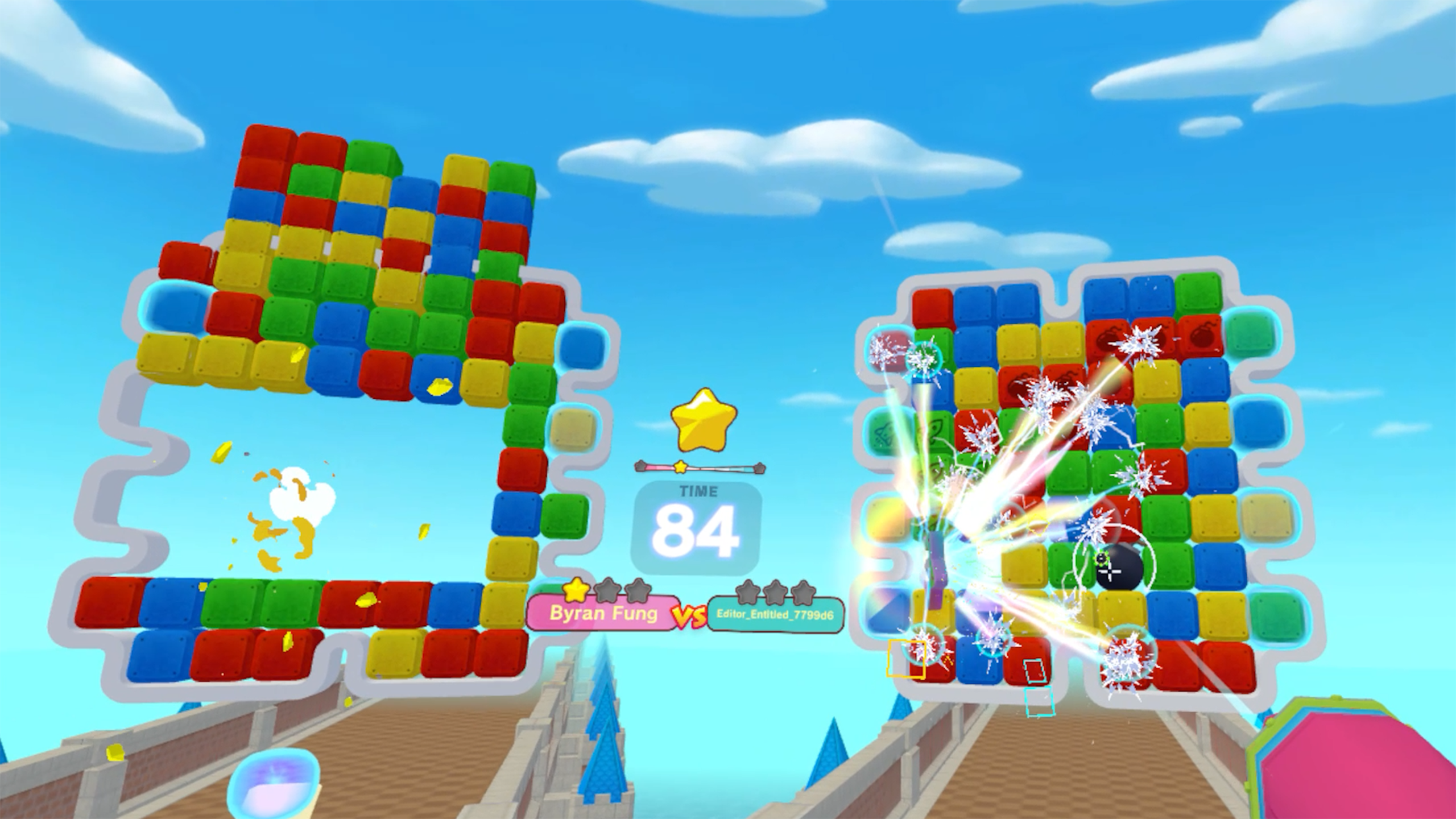Click the Byran Fung player name tag
1456x819 pixels.
click(x=603, y=613)
